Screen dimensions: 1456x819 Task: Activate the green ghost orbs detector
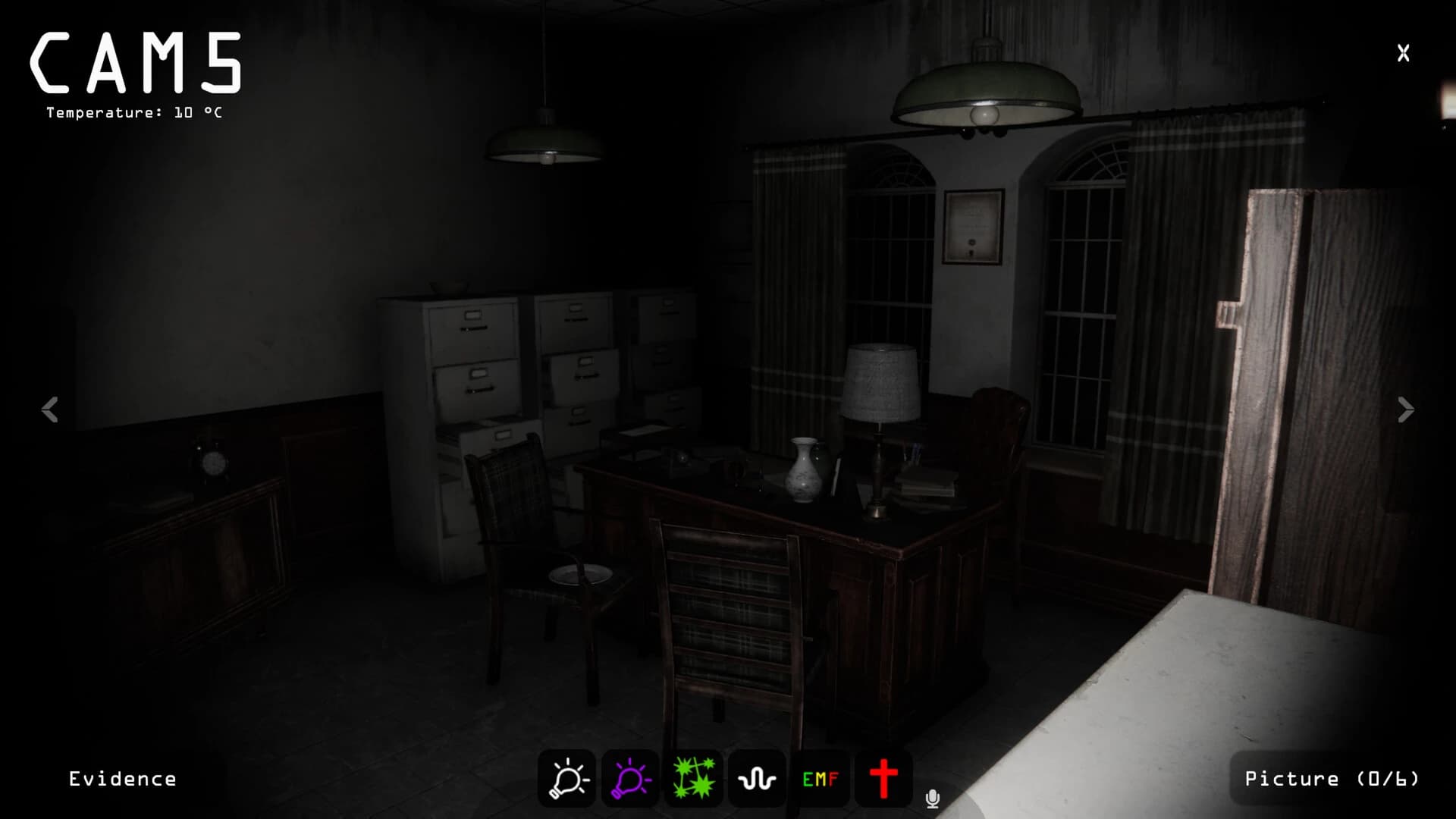tap(692, 778)
